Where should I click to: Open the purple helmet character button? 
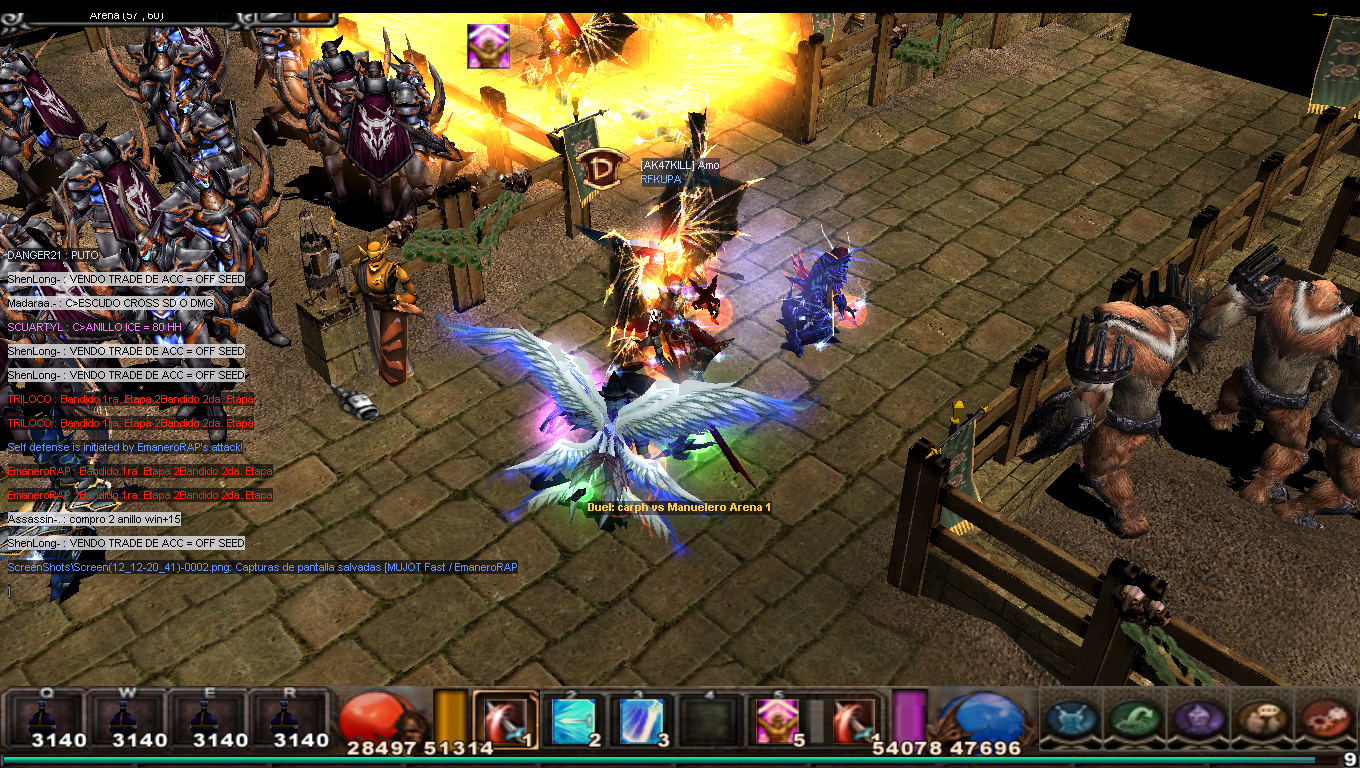1197,719
